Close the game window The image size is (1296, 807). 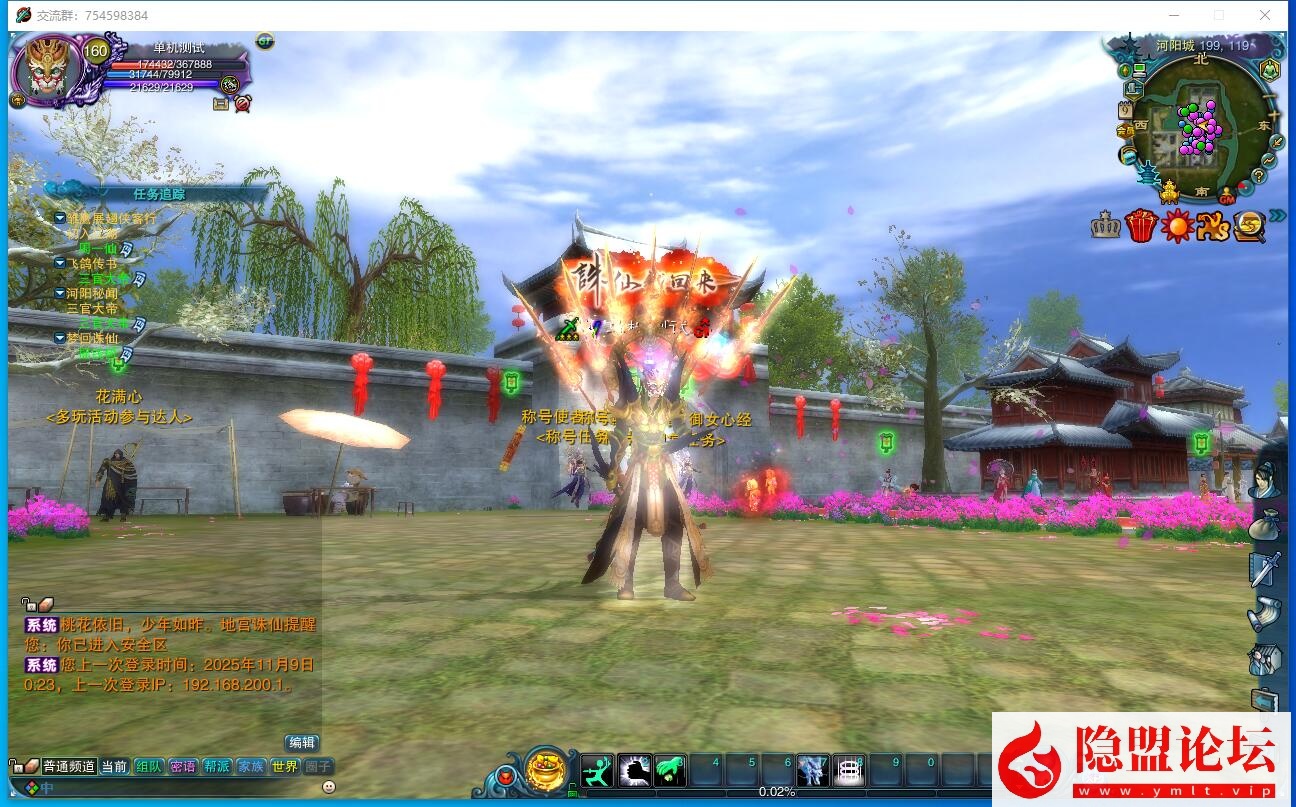click(1265, 15)
